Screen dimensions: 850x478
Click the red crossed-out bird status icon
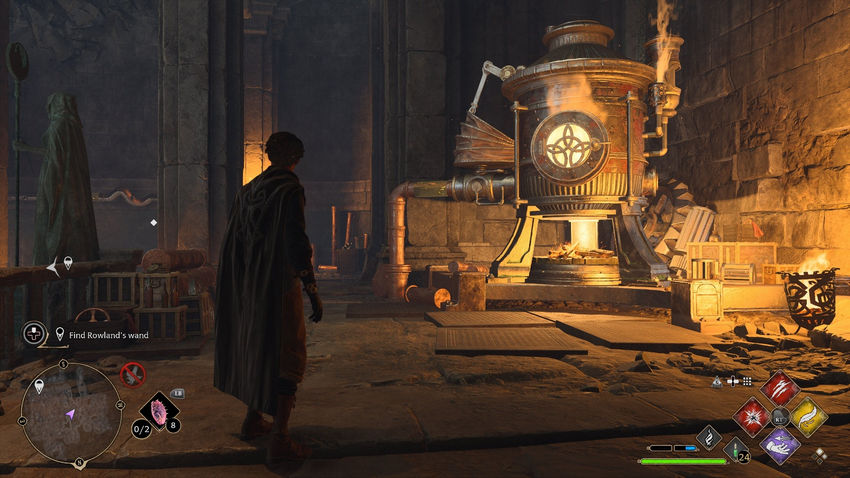[132, 375]
